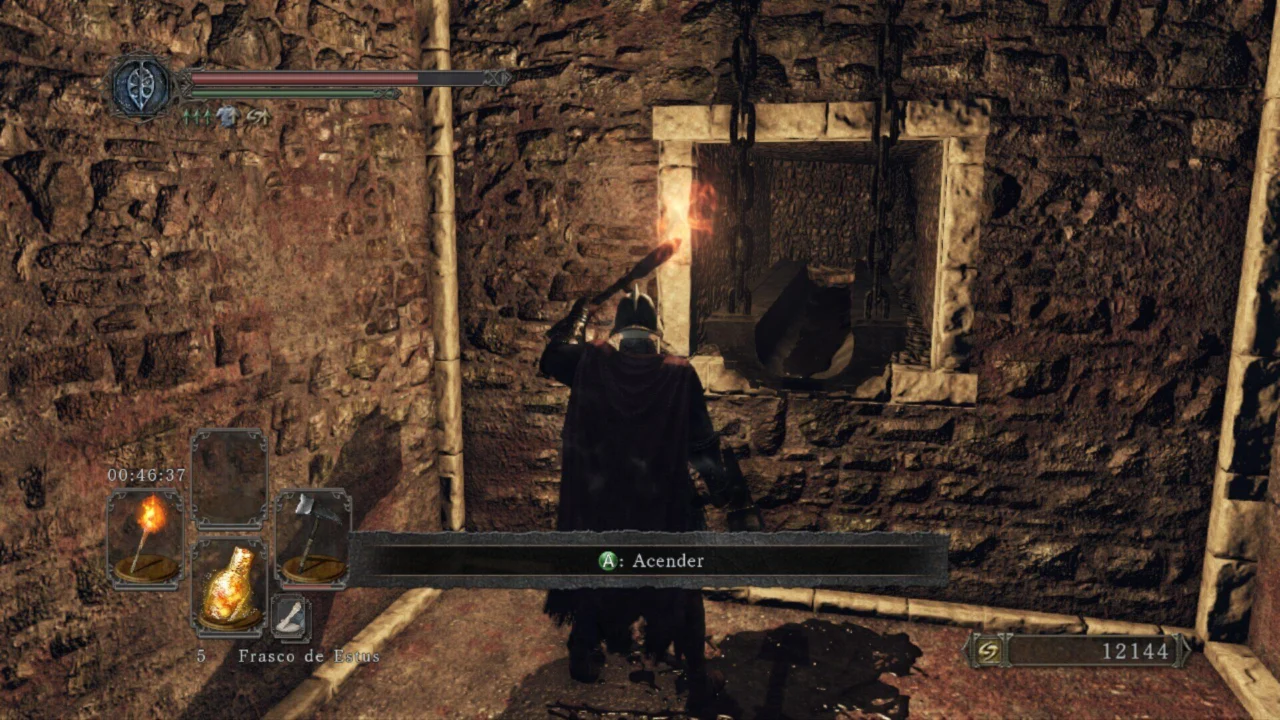Select the torch in the left-hand slot
The width and height of the screenshot is (1280, 720).
click(145, 537)
